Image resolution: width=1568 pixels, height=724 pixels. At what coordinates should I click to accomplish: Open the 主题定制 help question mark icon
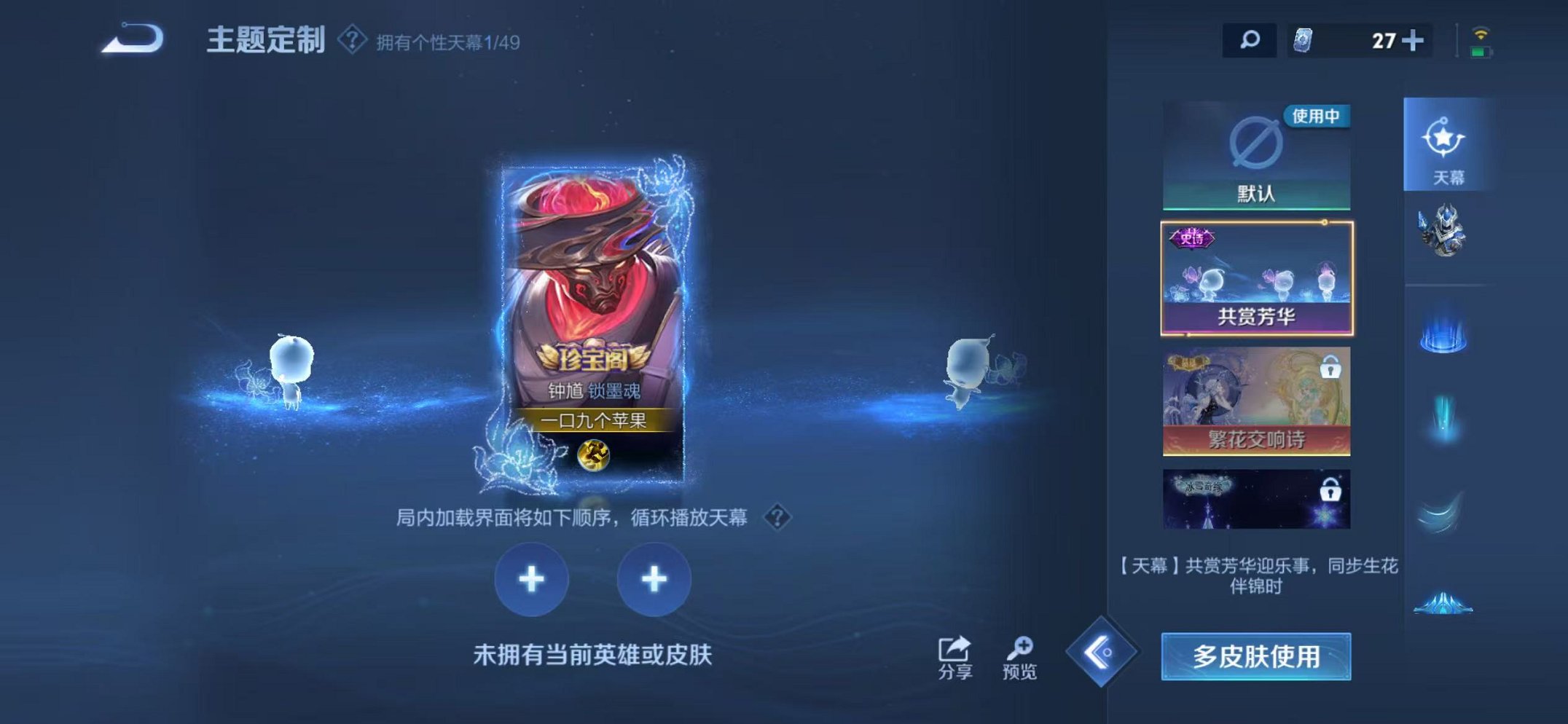[351, 41]
